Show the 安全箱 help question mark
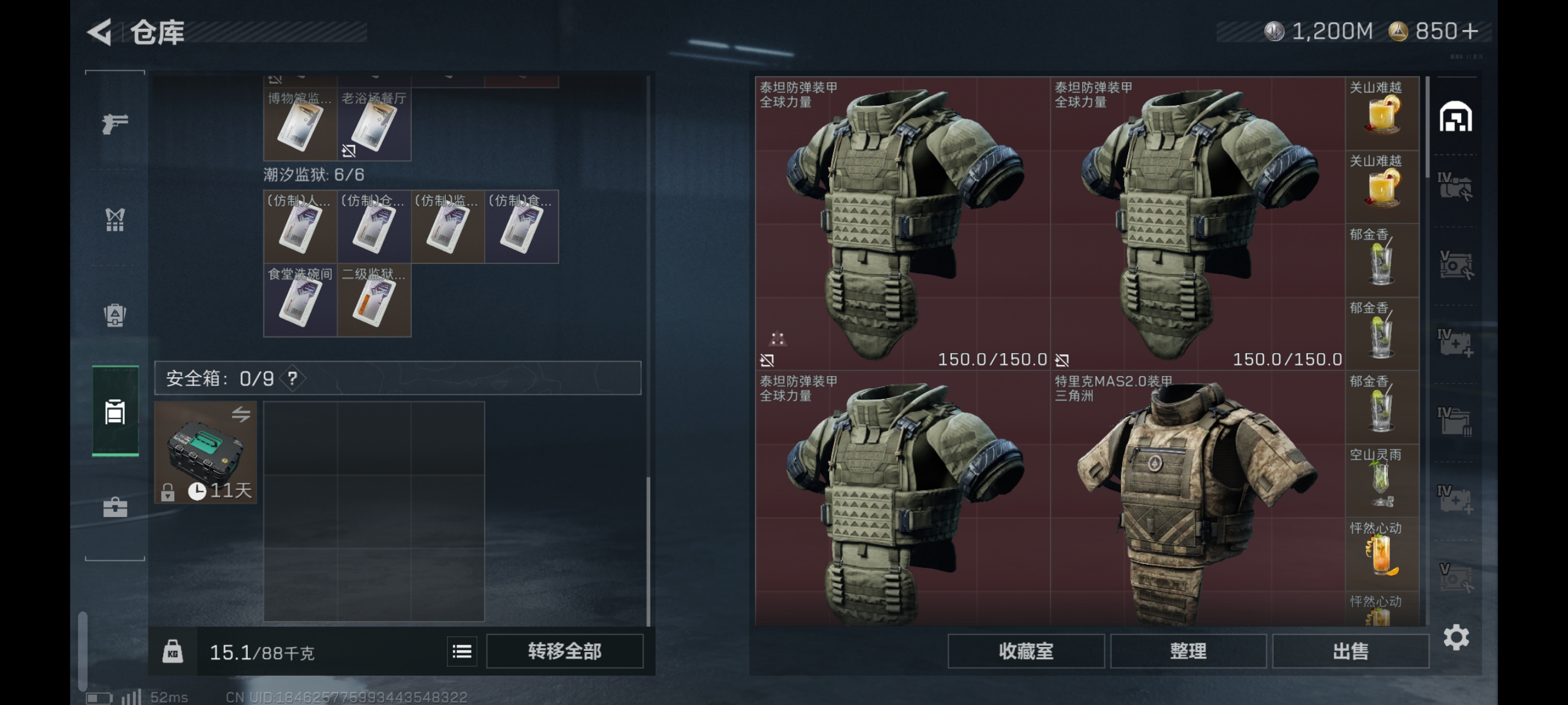Image resolution: width=1568 pixels, height=705 pixels. (292, 378)
